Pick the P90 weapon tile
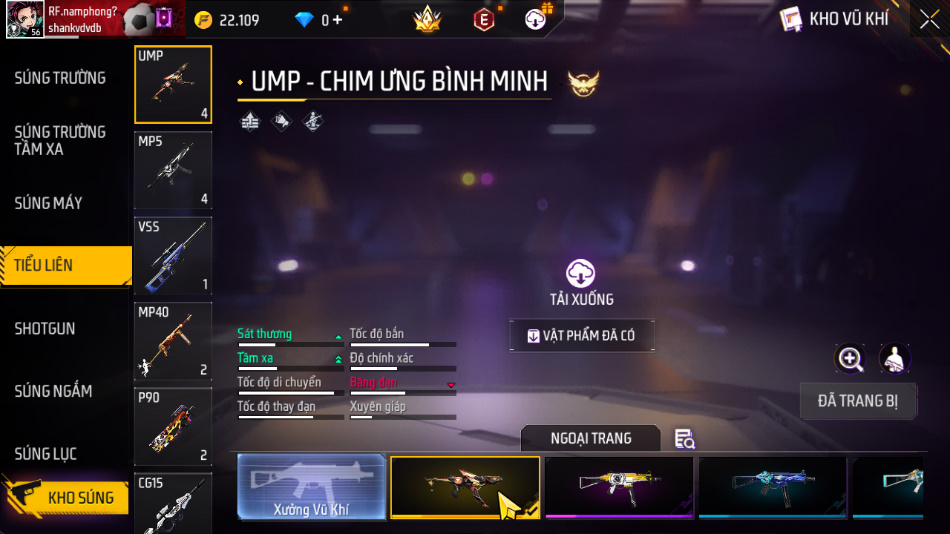The image size is (950, 534). (x=173, y=426)
